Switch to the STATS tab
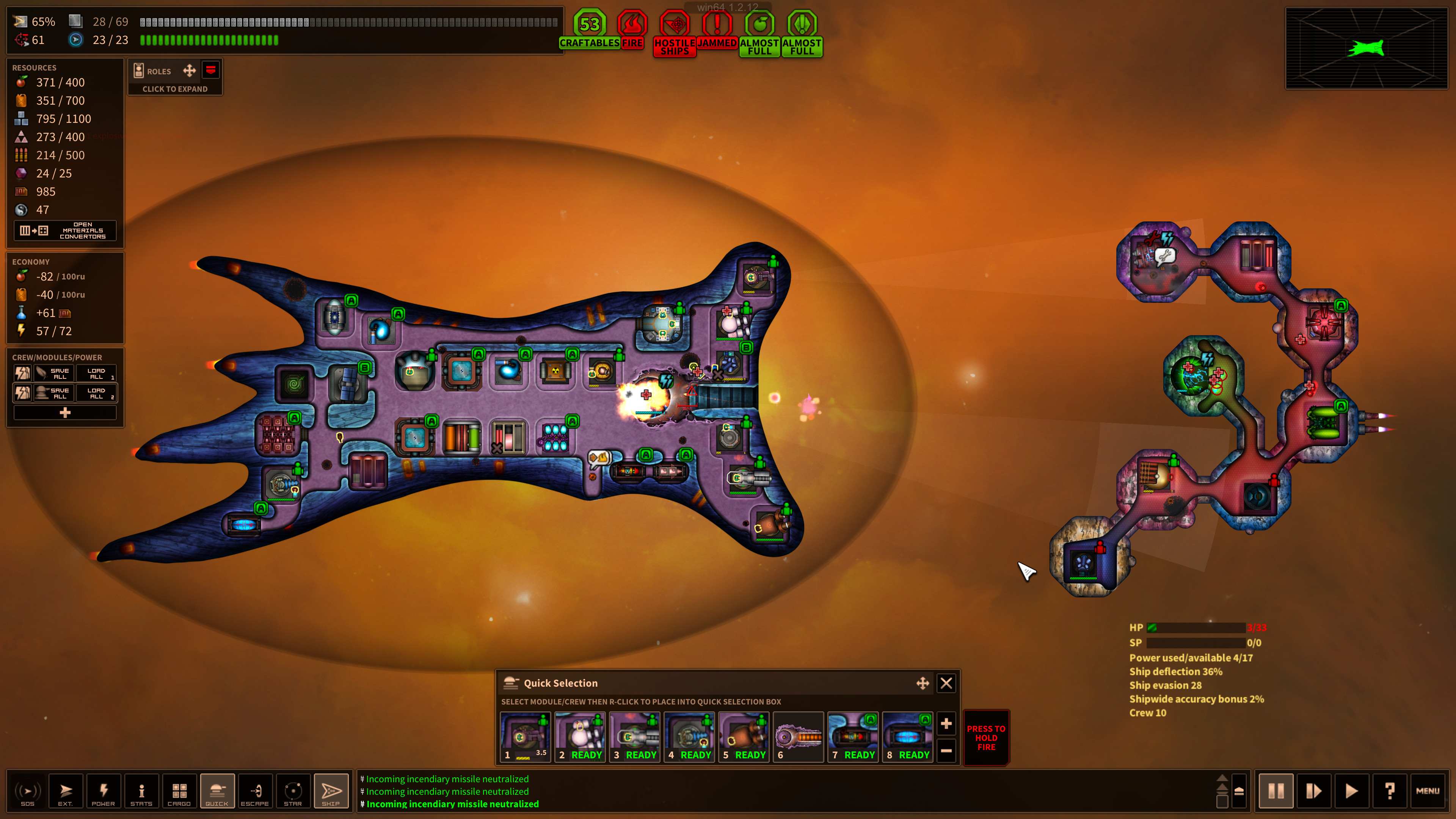This screenshot has width=1456, height=819. (141, 791)
